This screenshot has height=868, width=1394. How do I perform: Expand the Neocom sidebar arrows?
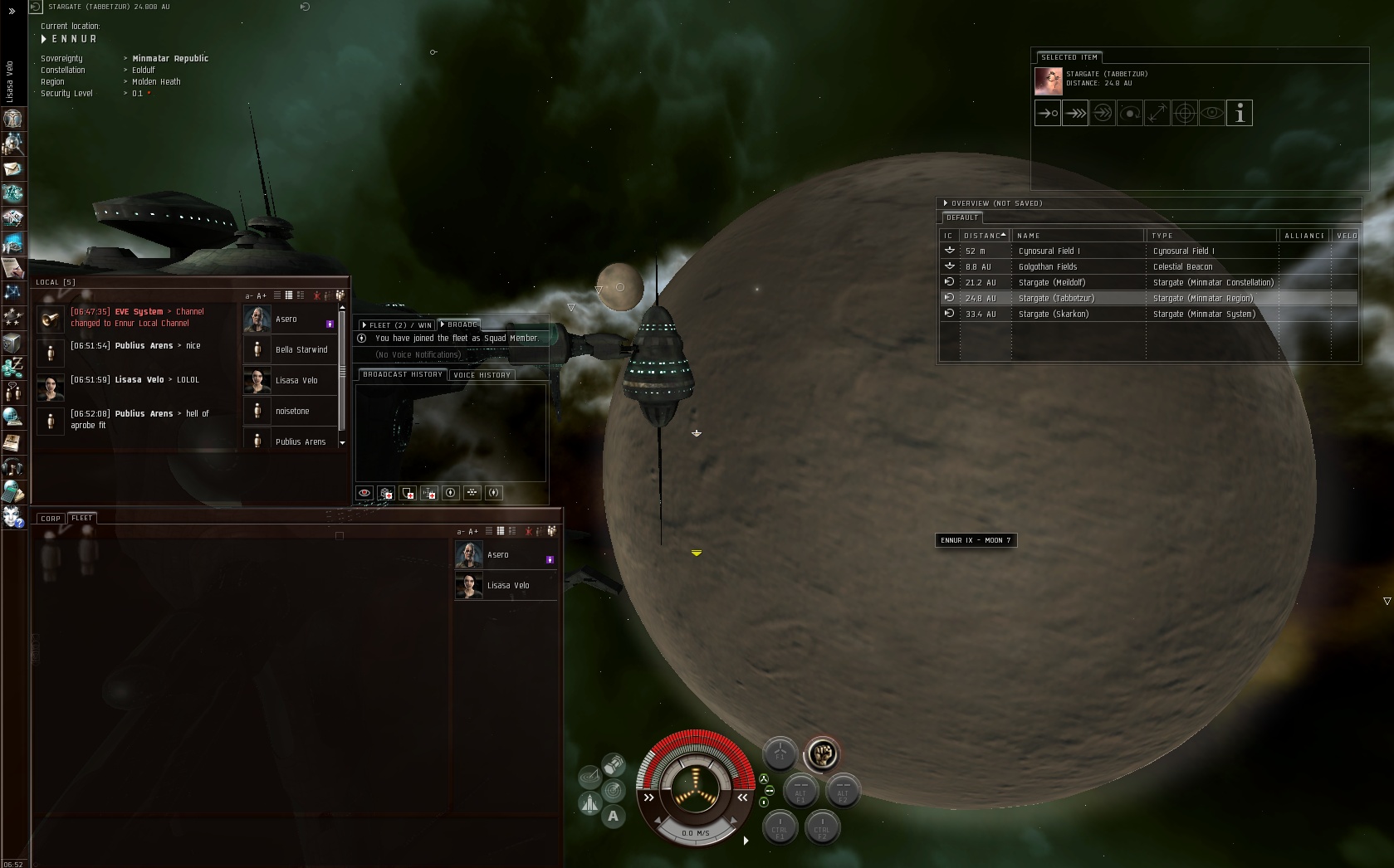[12, 11]
